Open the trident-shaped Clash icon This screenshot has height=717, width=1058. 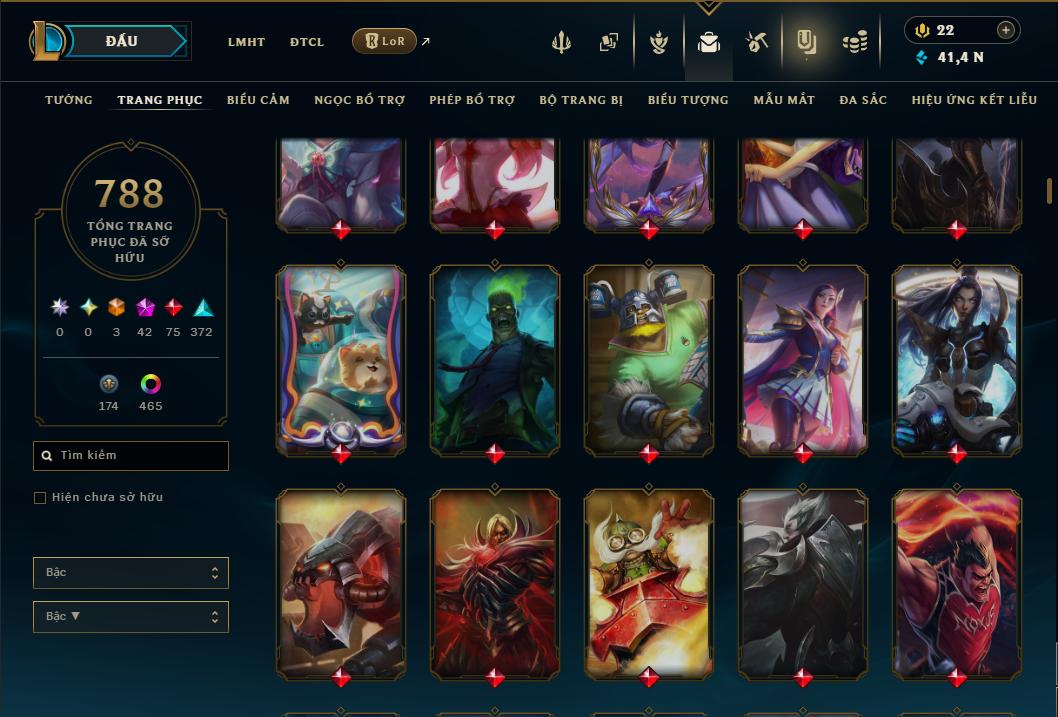[562, 42]
